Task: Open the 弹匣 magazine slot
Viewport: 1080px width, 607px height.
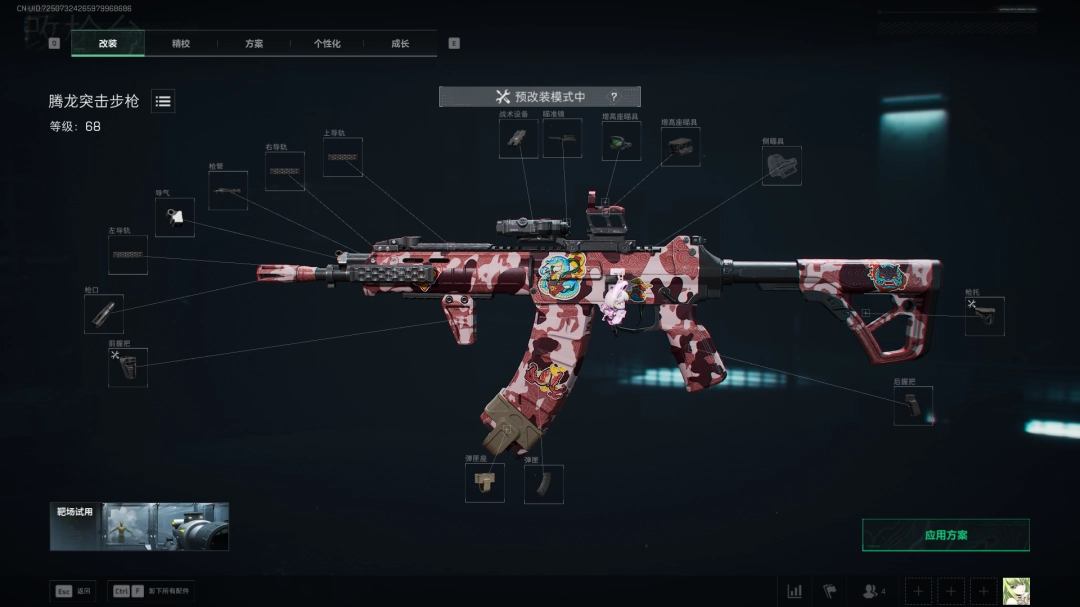Action: [x=544, y=483]
